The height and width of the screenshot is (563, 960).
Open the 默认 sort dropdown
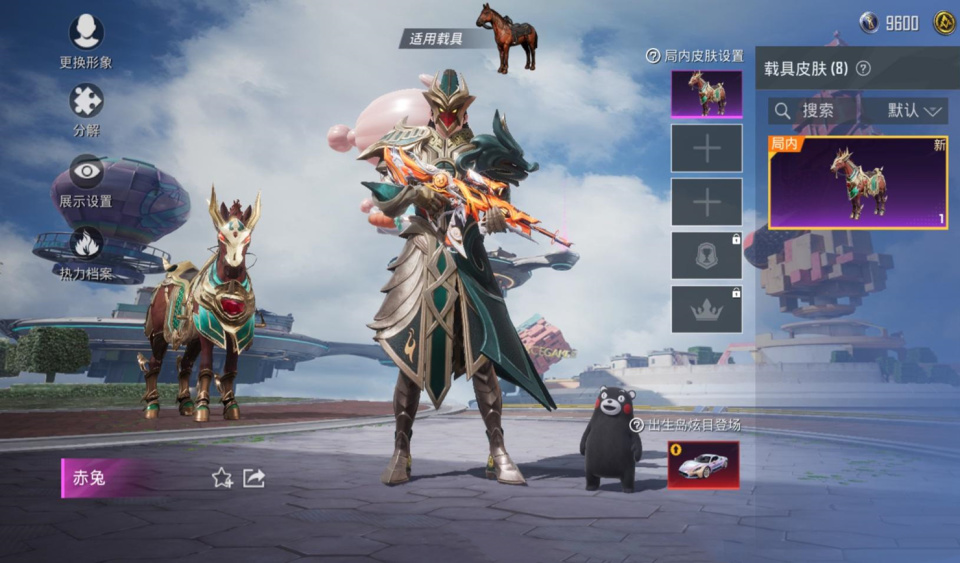pos(915,110)
